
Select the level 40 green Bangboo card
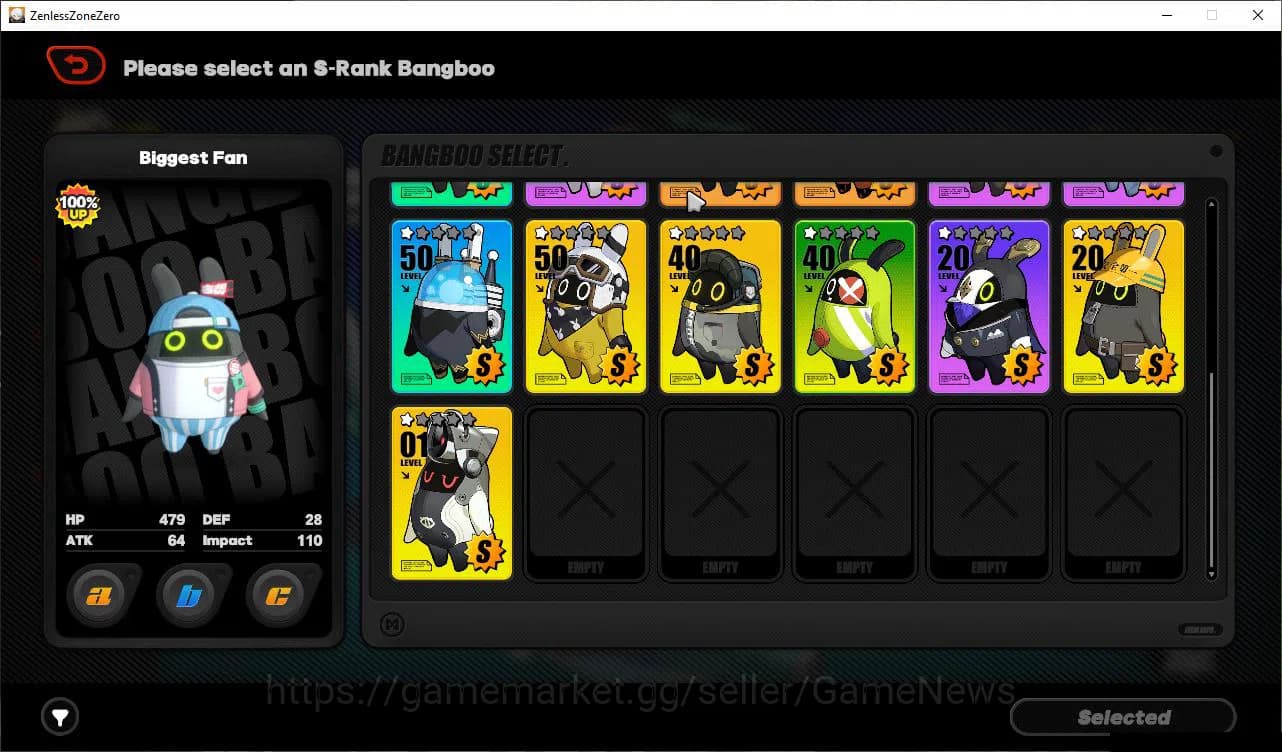pyautogui.click(x=854, y=306)
